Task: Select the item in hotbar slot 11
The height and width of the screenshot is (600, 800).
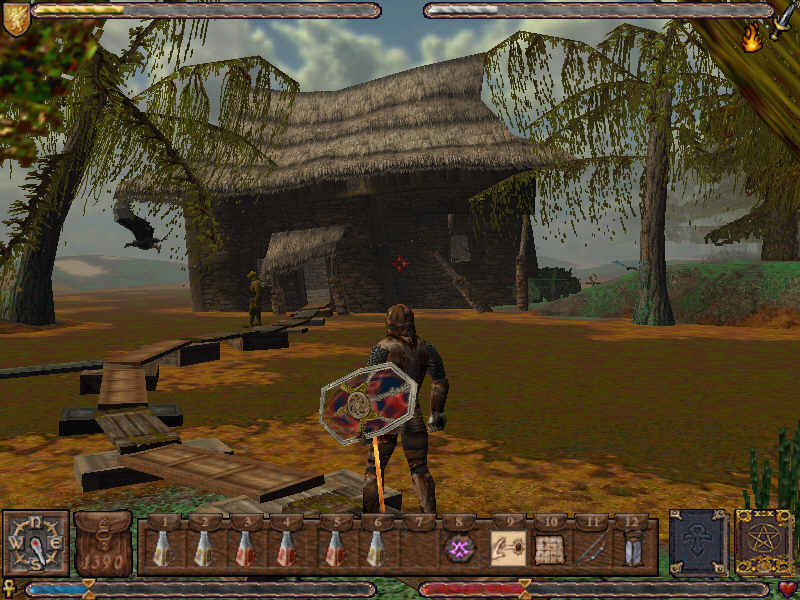Action: tap(591, 548)
